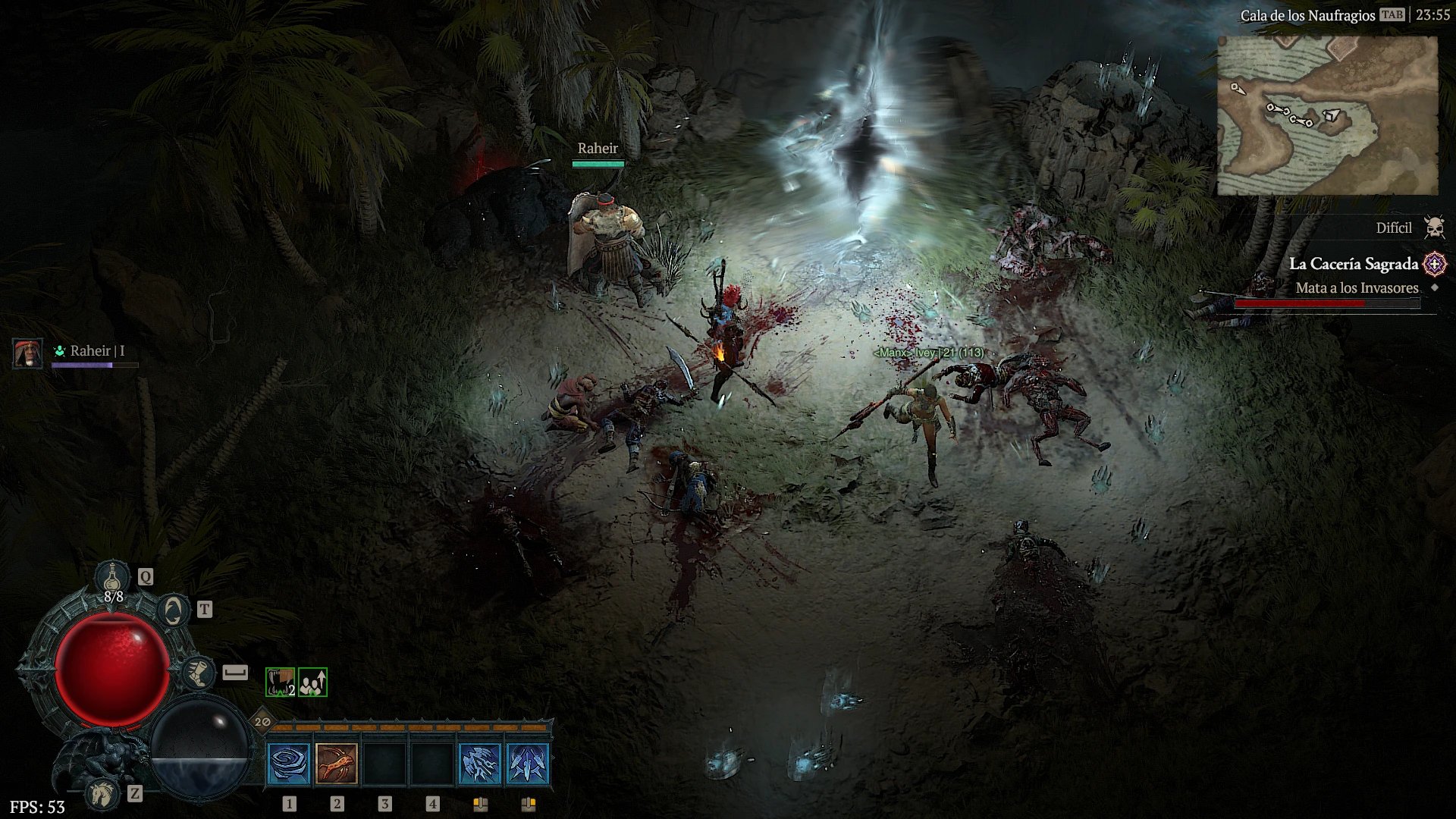Select Raheir's party portrait
Viewport: 1456px width, 819px height.
tap(28, 353)
